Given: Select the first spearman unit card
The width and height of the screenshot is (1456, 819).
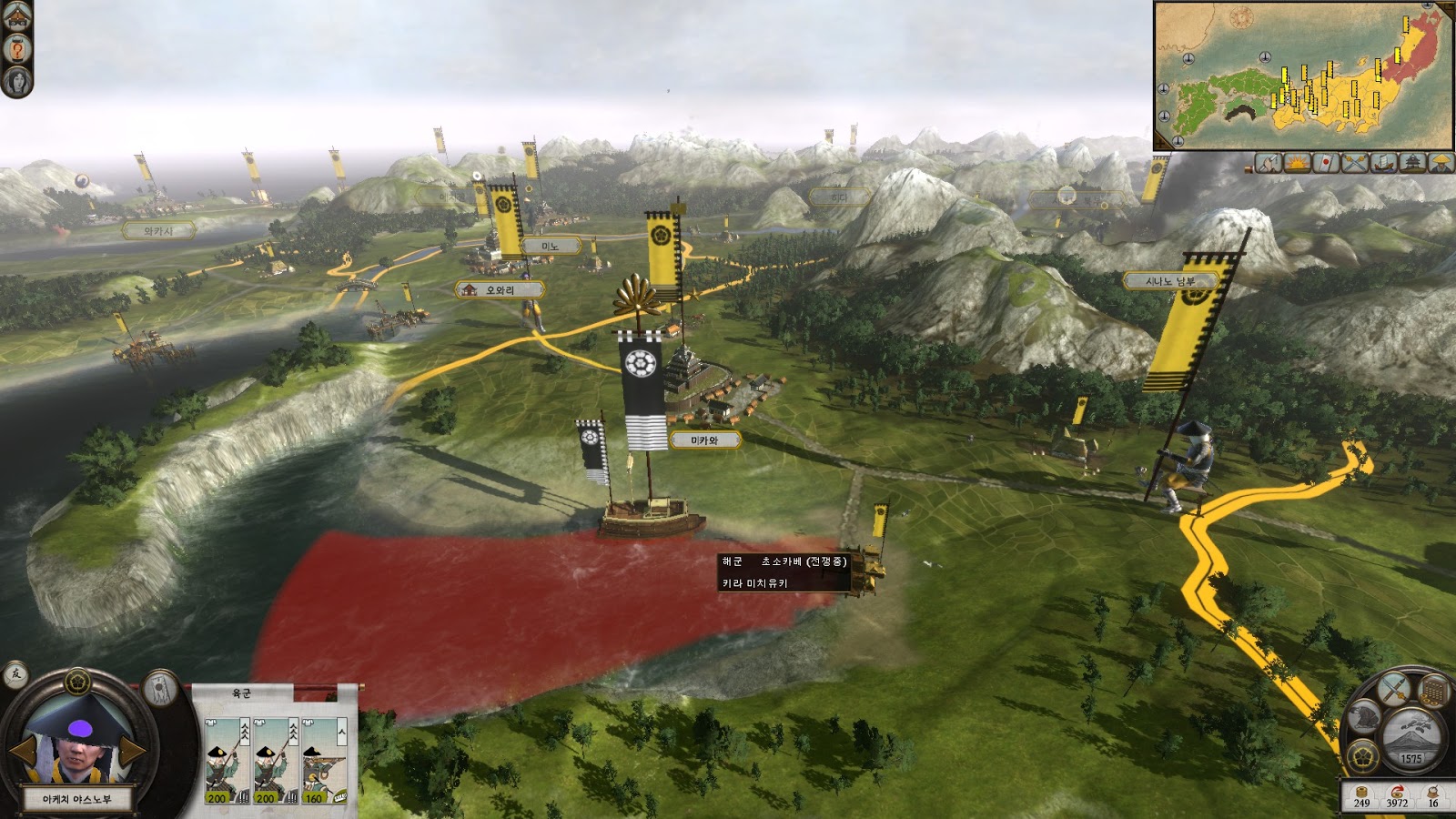Looking at the screenshot, I should click(x=227, y=761).
